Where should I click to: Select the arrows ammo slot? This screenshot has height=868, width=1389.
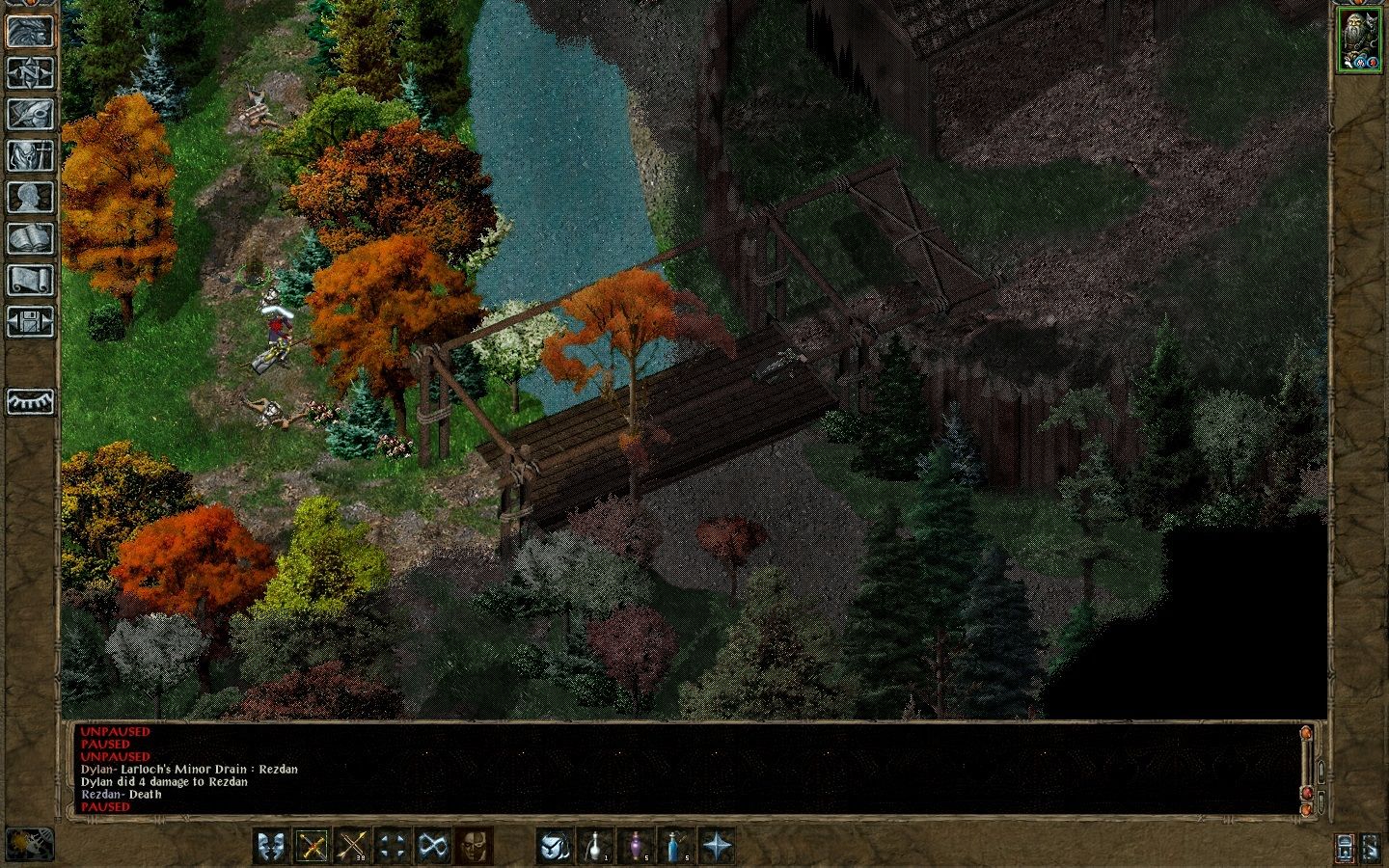click(352, 847)
